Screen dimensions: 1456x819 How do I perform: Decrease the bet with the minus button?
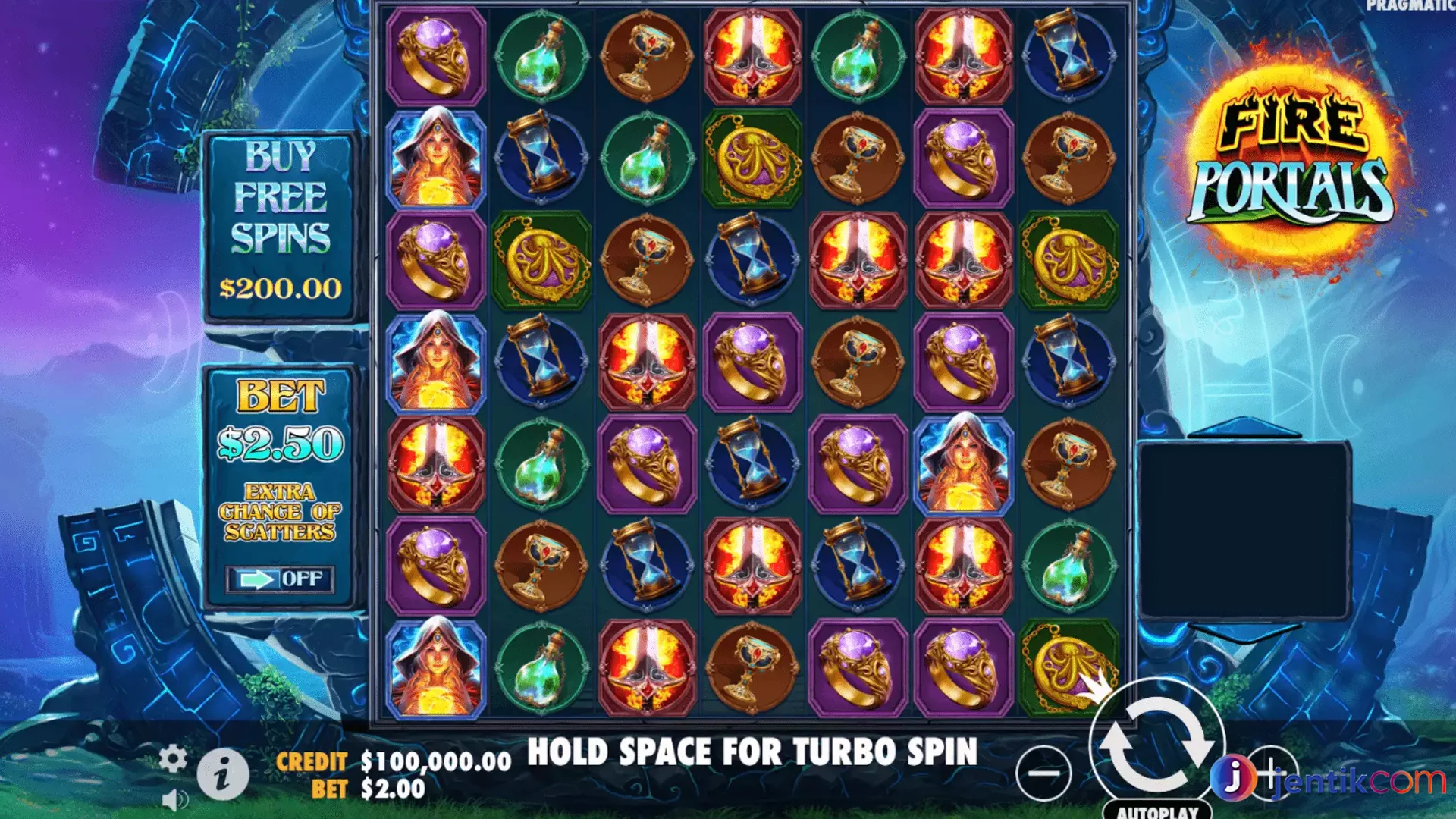pos(1043,773)
